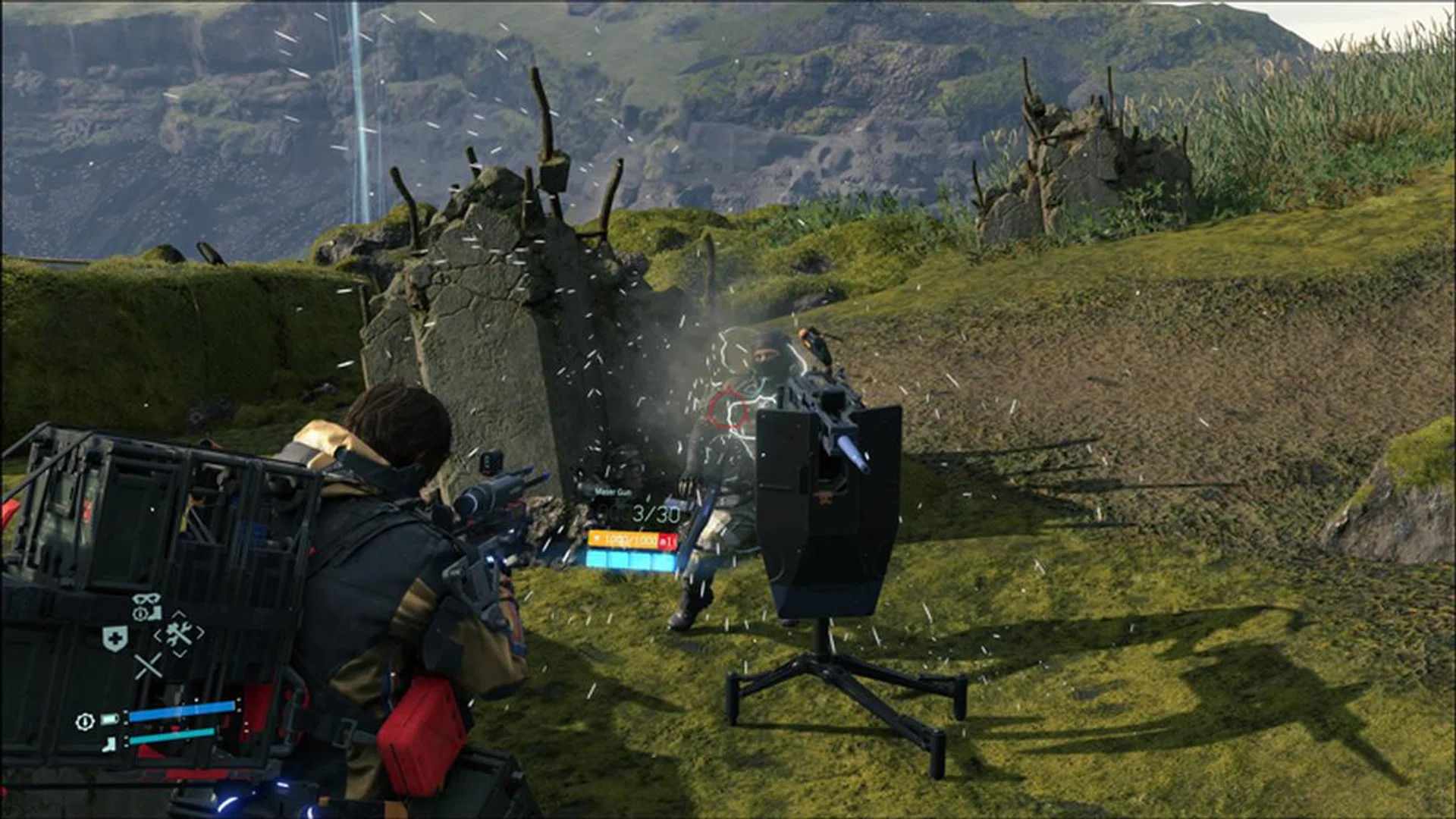
Task: Select the hammer and wrench tools icon
Action: (179, 633)
